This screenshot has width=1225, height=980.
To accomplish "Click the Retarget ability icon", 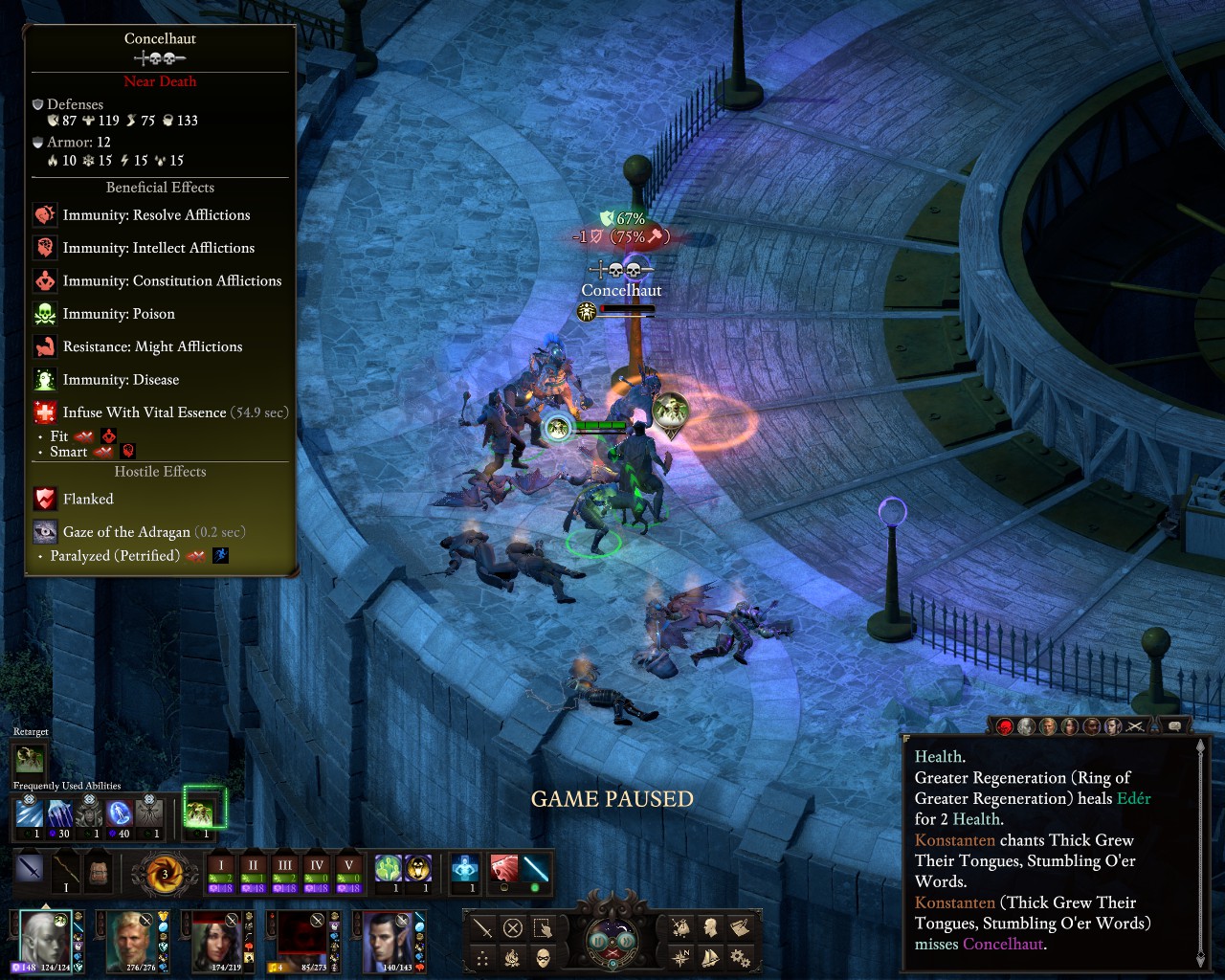I will [x=29, y=759].
